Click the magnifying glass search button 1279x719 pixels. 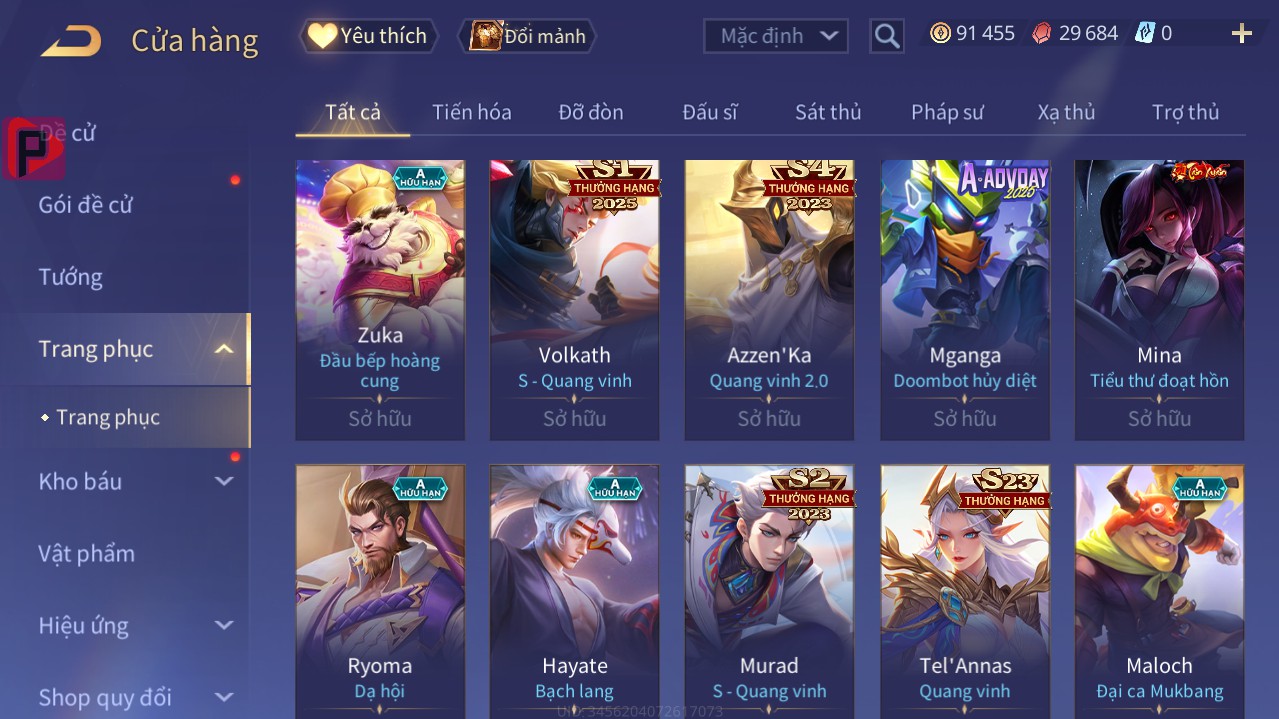pos(886,36)
